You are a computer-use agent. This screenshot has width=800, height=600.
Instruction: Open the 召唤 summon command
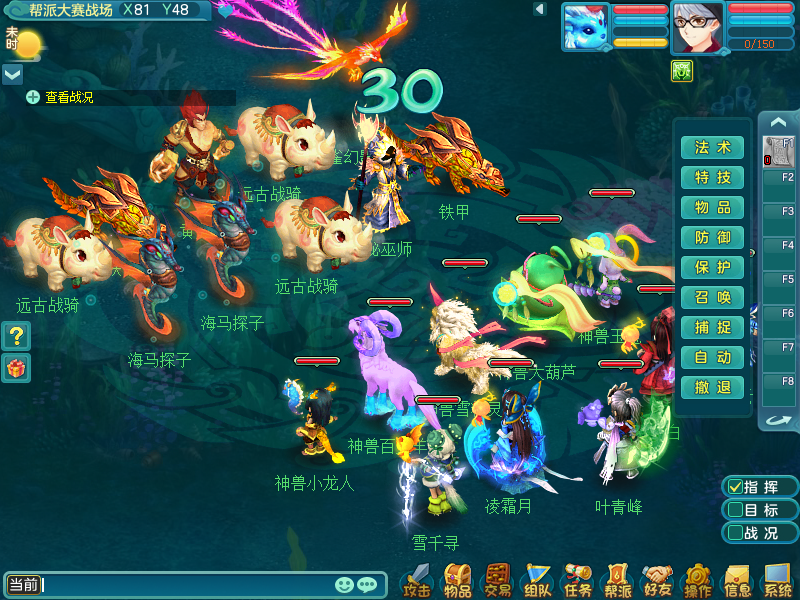pyautogui.click(x=712, y=298)
